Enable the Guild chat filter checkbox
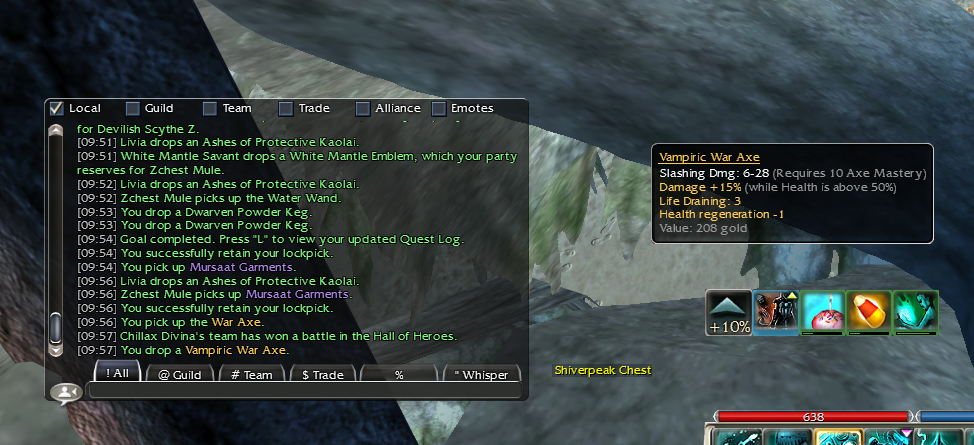 [133, 108]
